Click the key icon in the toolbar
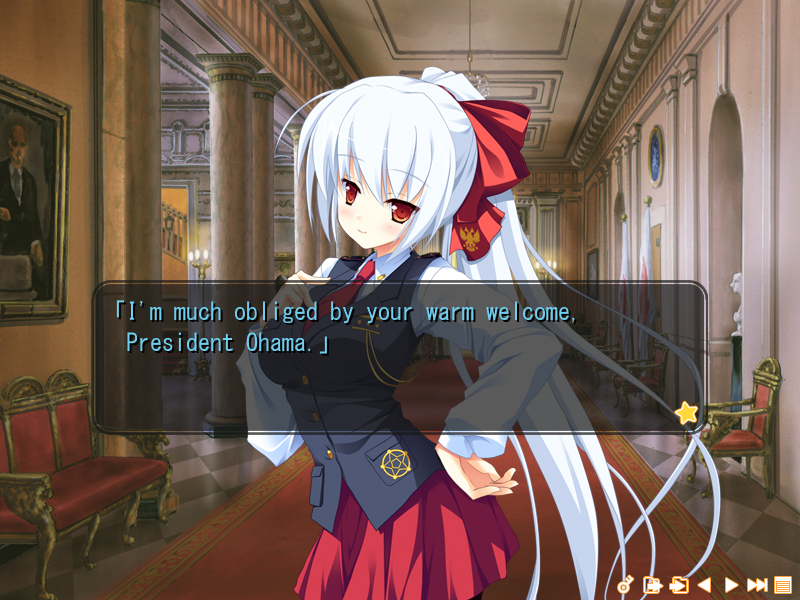This screenshot has height=600, width=800. pos(626,585)
